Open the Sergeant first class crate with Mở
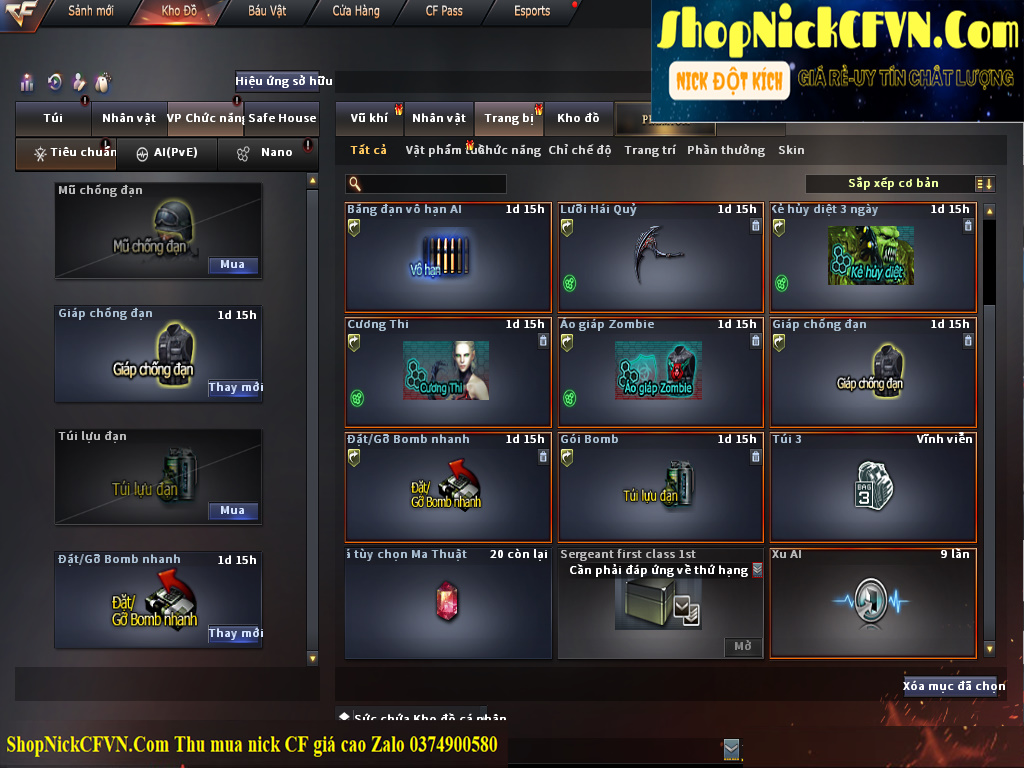This screenshot has height=768, width=1024. 742,647
